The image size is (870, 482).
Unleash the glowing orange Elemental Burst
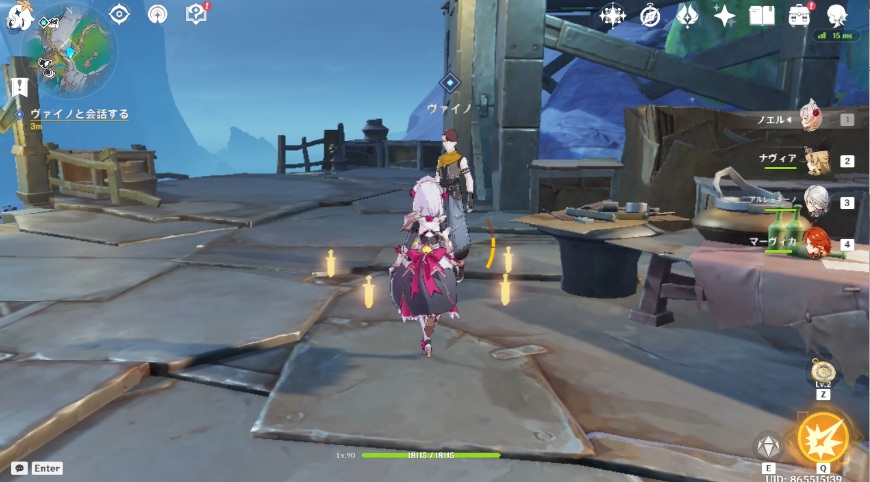point(823,438)
